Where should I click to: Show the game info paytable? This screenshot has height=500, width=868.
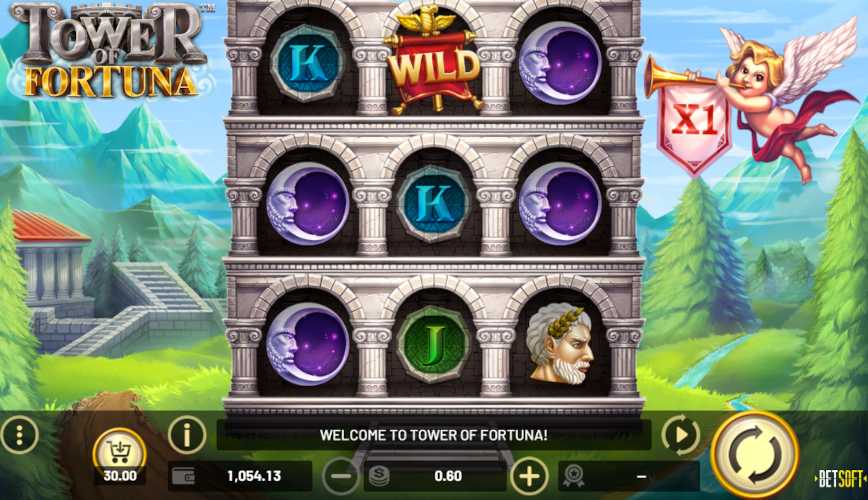(x=187, y=434)
